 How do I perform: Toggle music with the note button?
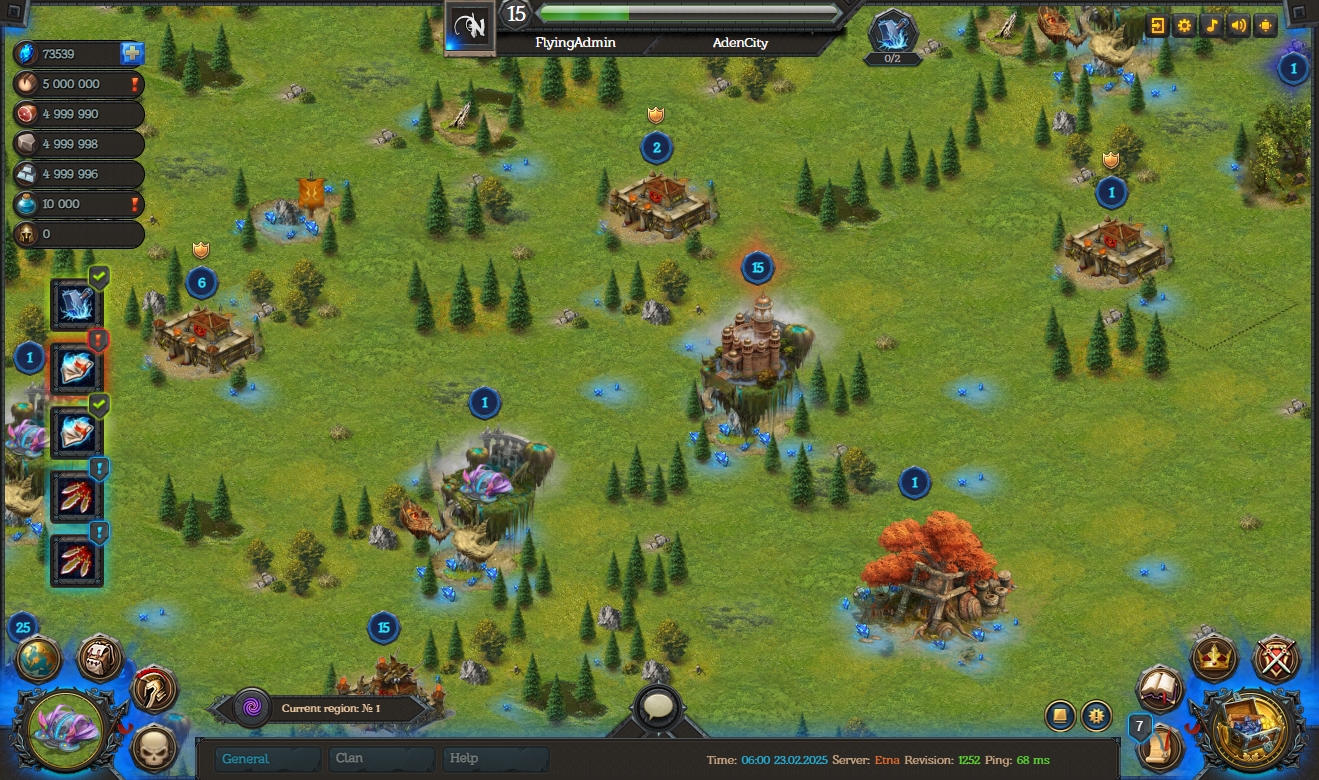(1212, 26)
